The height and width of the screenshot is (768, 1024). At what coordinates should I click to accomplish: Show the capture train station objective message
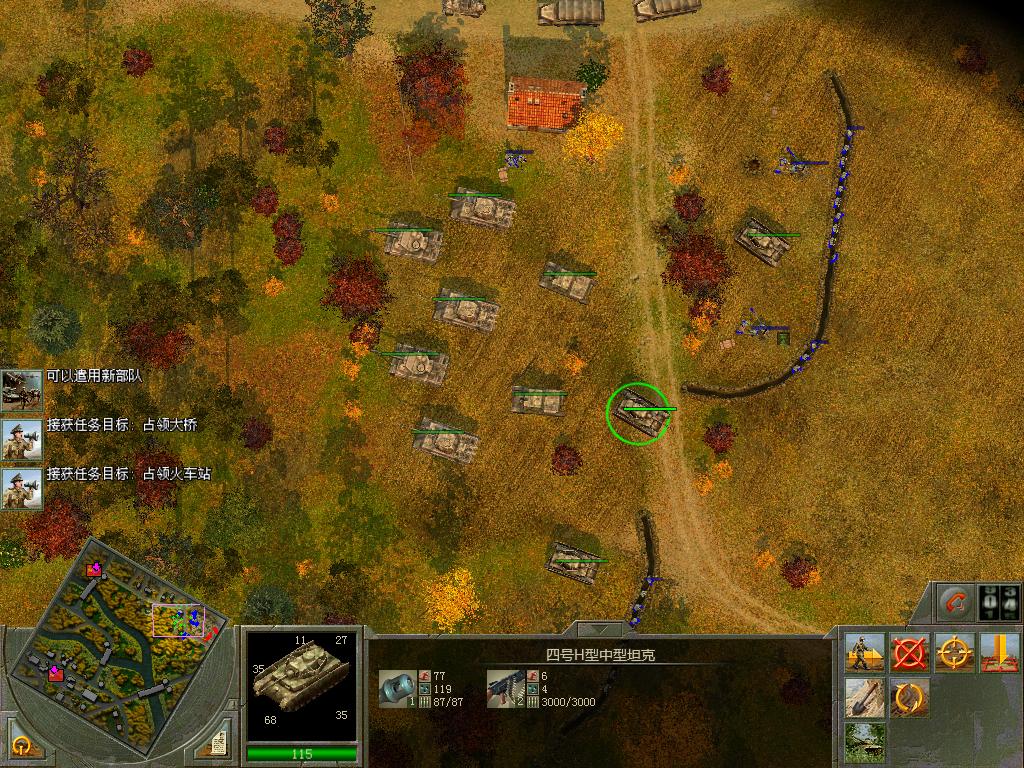pyautogui.click(x=21, y=488)
